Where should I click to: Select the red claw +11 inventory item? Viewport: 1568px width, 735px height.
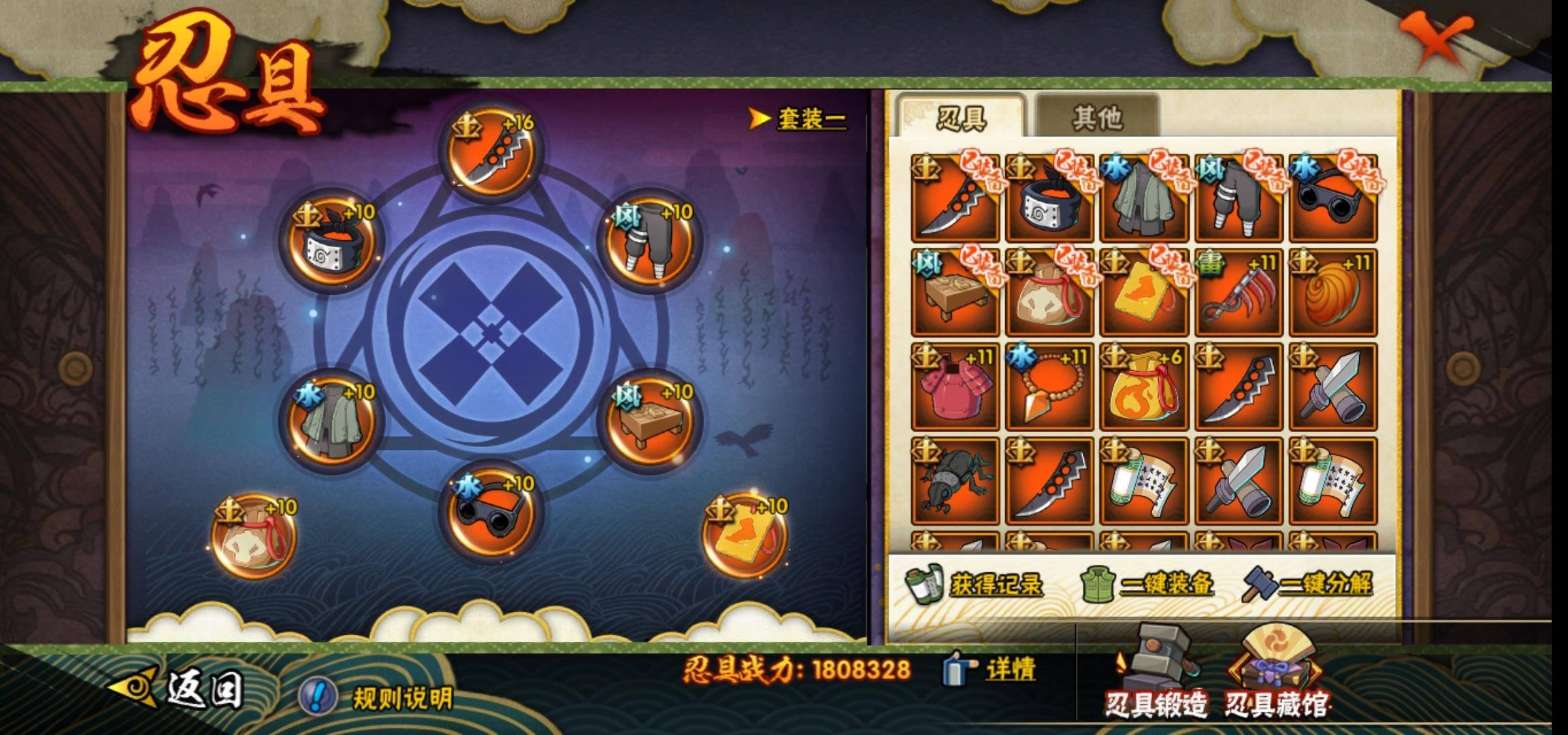1238,293
